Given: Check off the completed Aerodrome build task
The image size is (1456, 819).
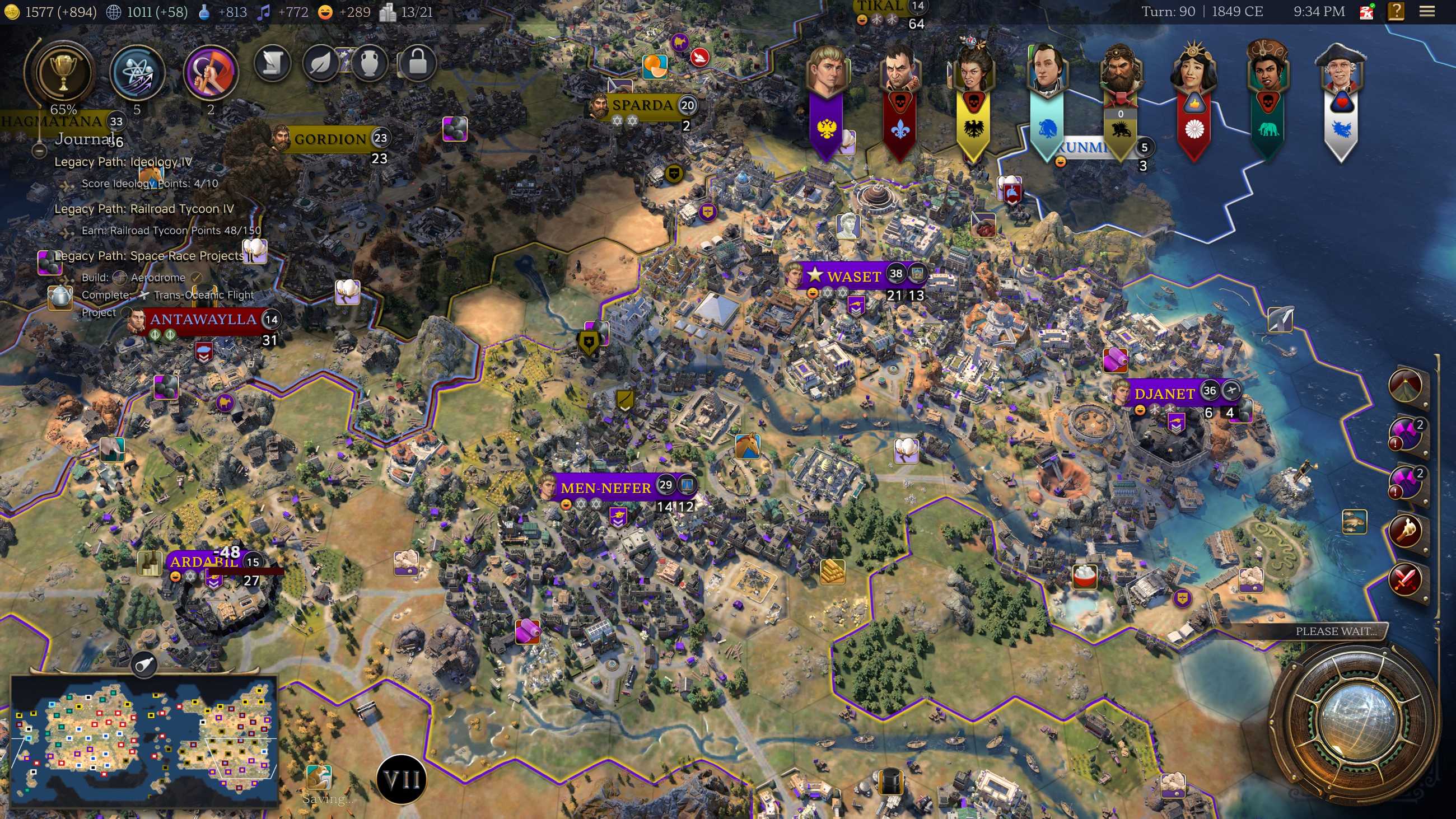Looking at the screenshot, I should pos(196,278).
